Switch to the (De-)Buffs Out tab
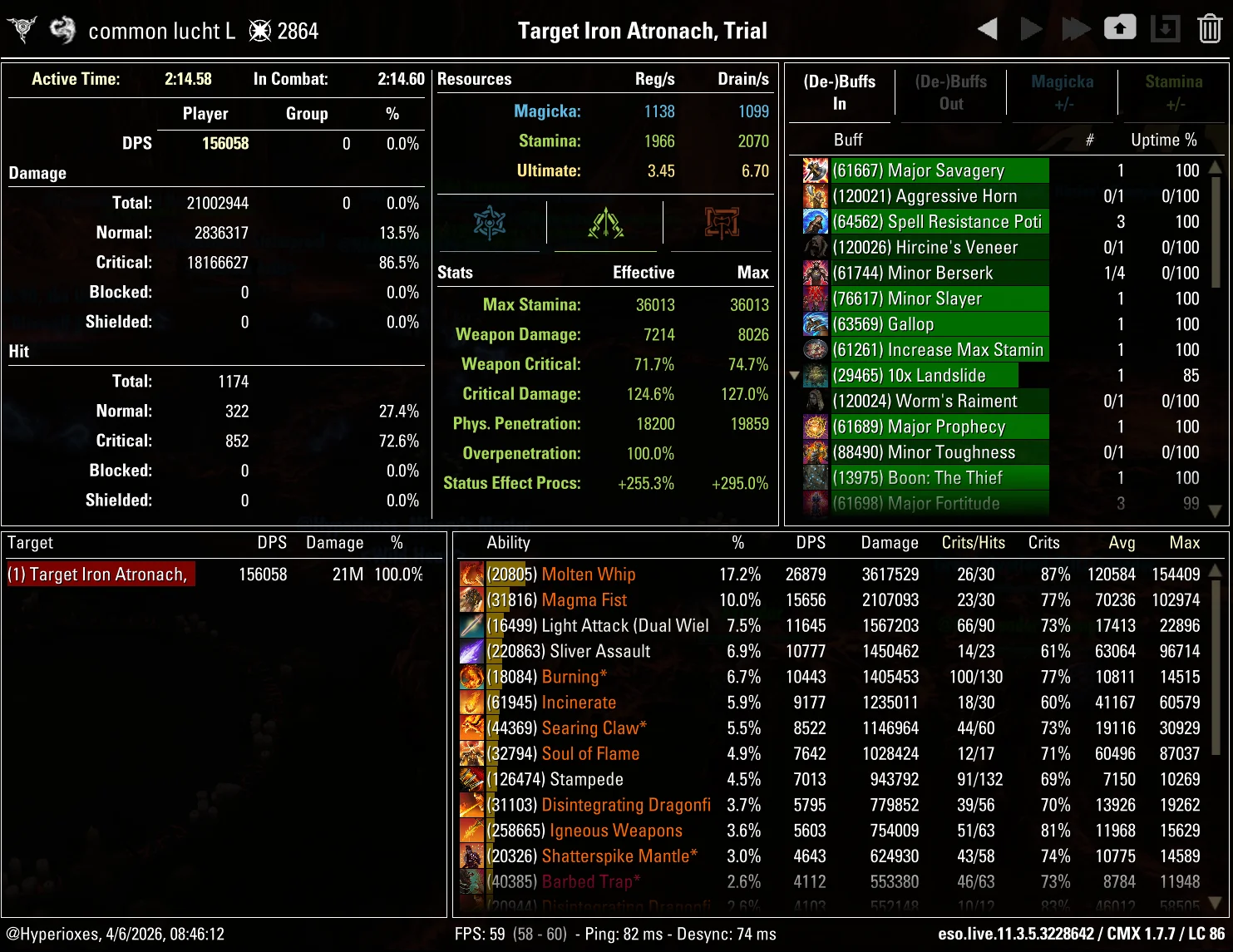 click(950, 92)
